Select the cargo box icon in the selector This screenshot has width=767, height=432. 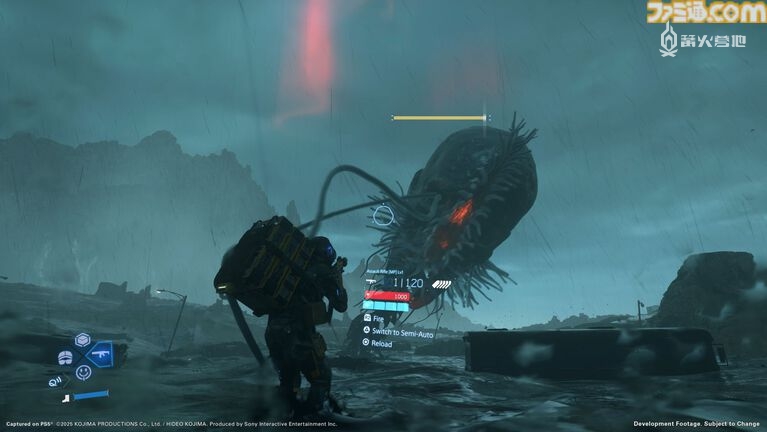pos(83,340)
